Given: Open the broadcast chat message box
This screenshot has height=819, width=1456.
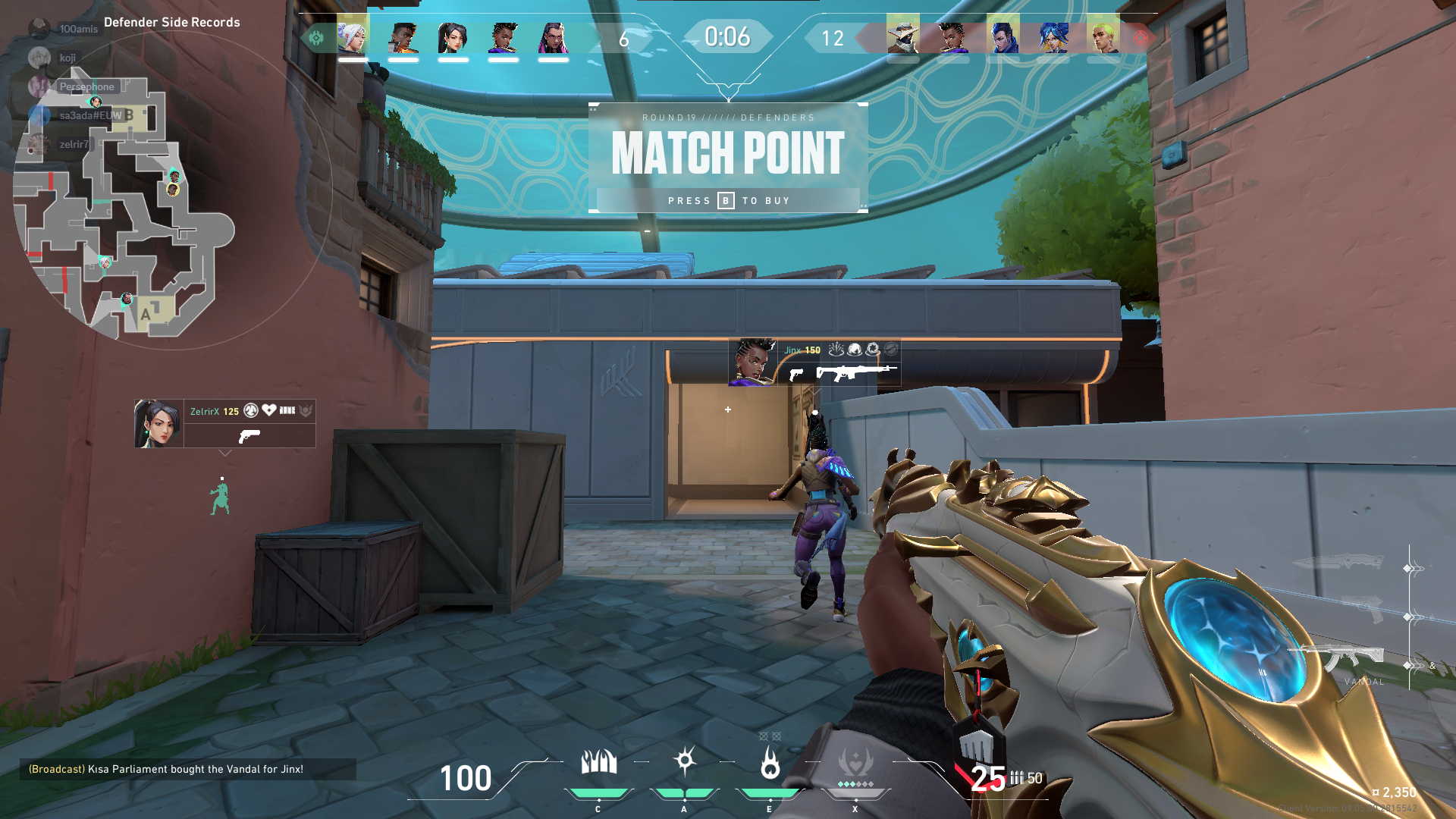Looking at the screenshot, I should coord(187,769).
